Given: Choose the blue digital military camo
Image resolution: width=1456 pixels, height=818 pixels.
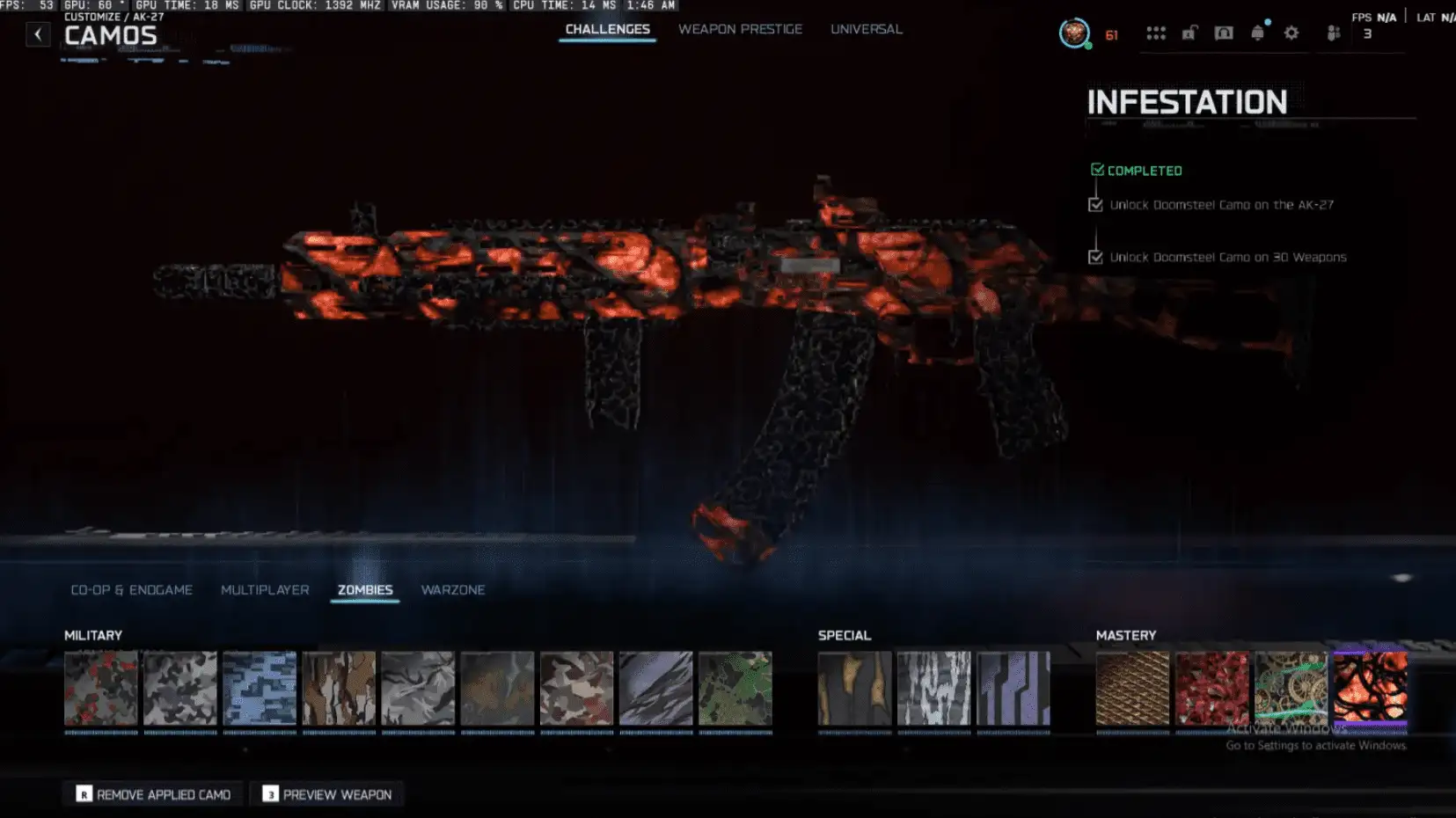Looking at the screenshot, I should [260, 689].
